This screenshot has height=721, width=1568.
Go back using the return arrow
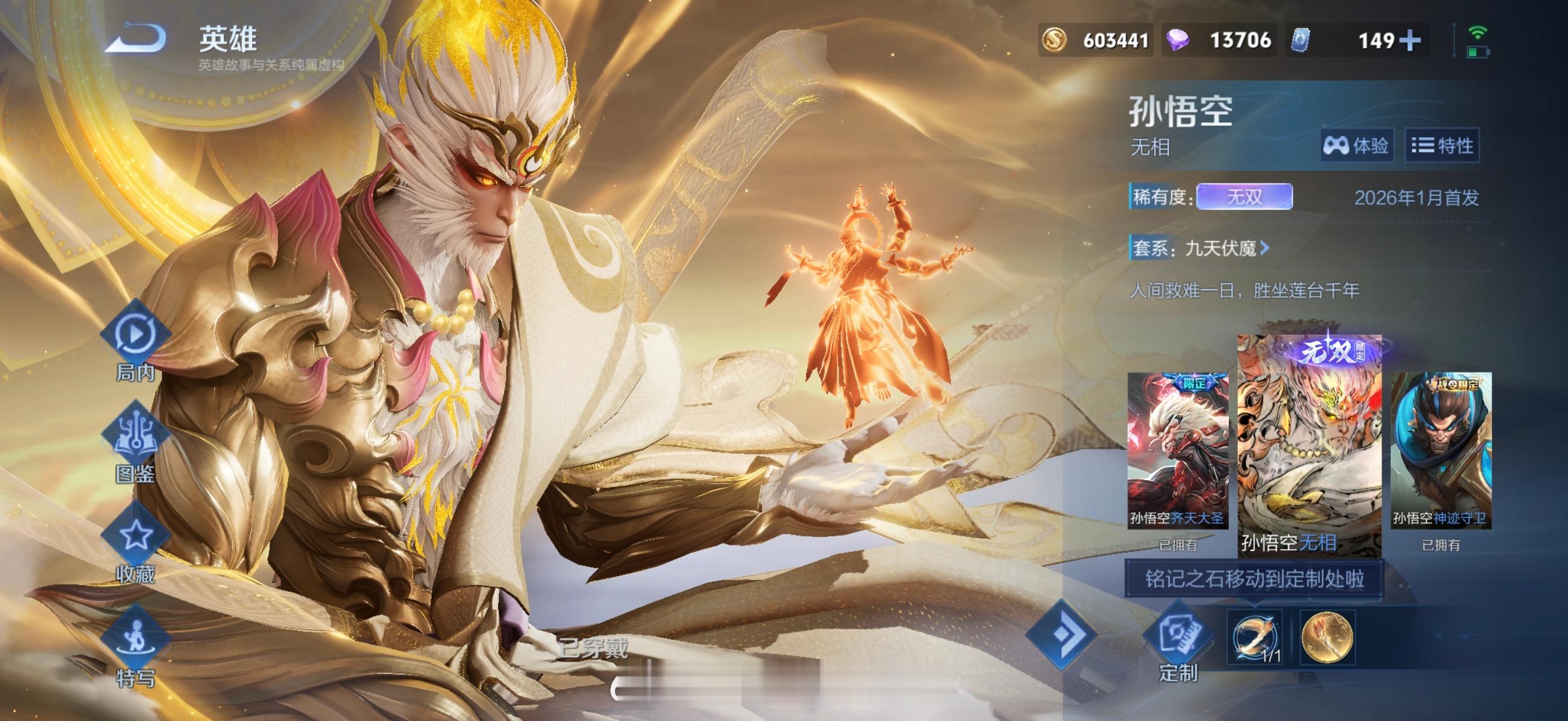click(x=136, y=38)
